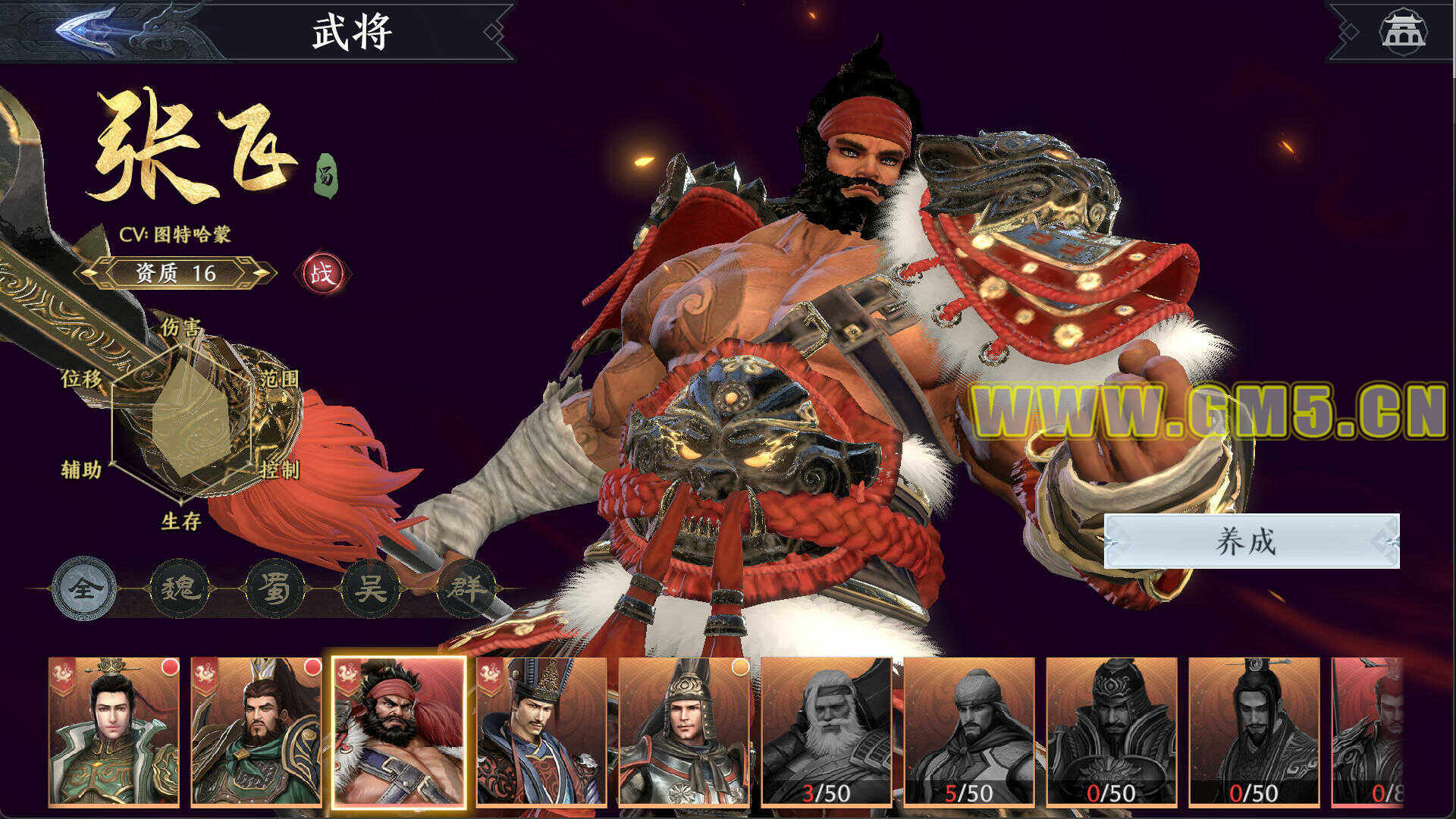Show all heroes with 全 filter
1456x819 pixels.
pos(83,588)
